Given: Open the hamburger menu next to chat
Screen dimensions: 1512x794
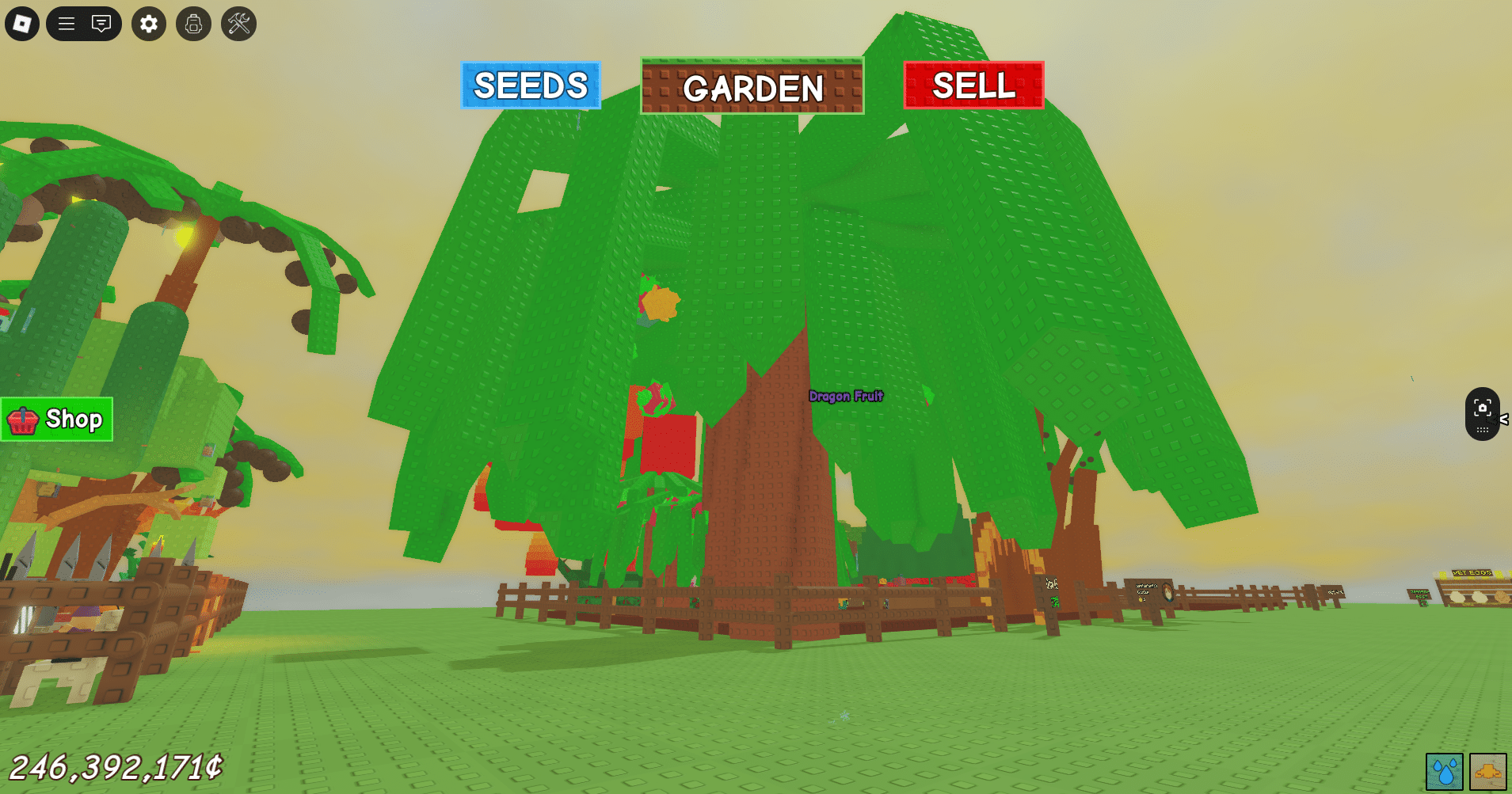Looking at the screenshot, I should click(x=65, y=24).
